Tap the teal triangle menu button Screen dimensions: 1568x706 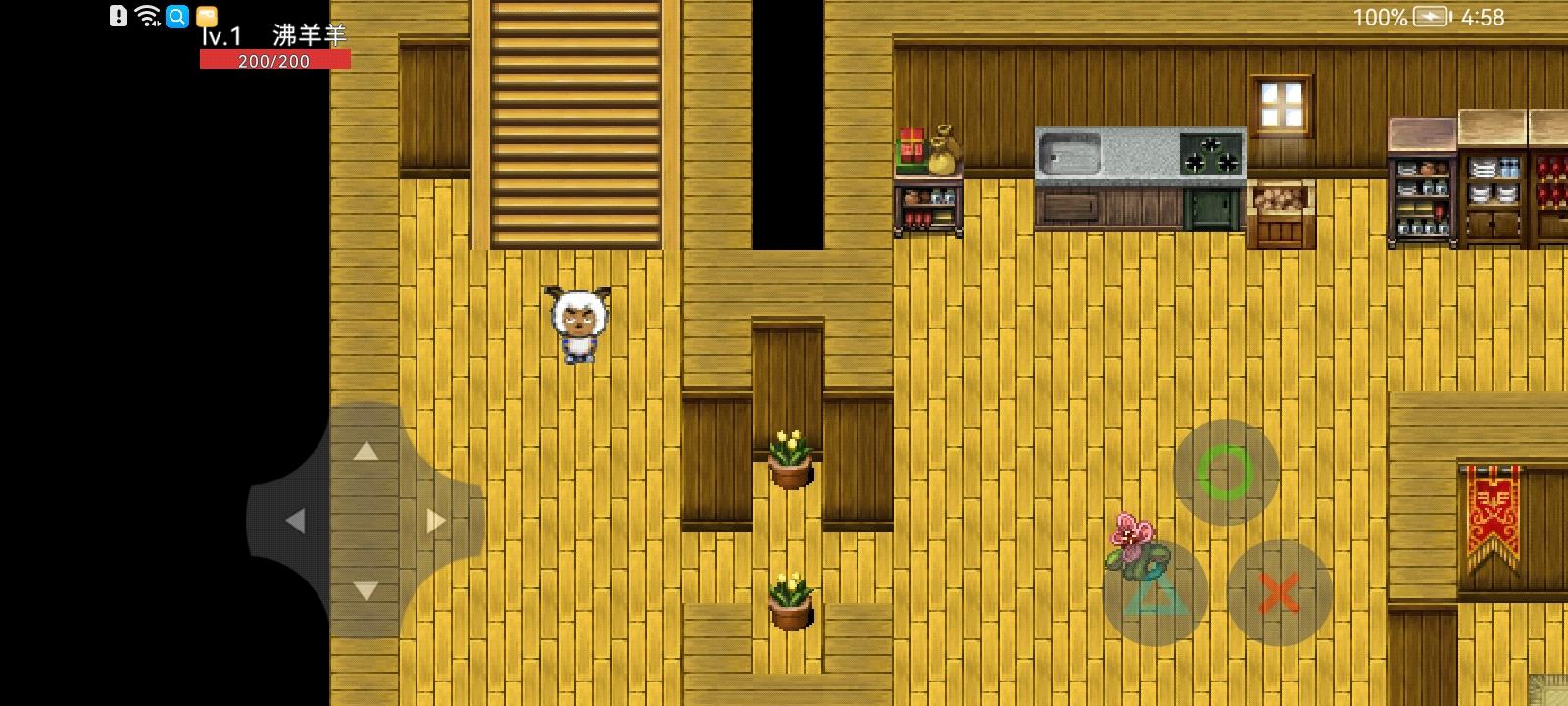coord(1154,593)
